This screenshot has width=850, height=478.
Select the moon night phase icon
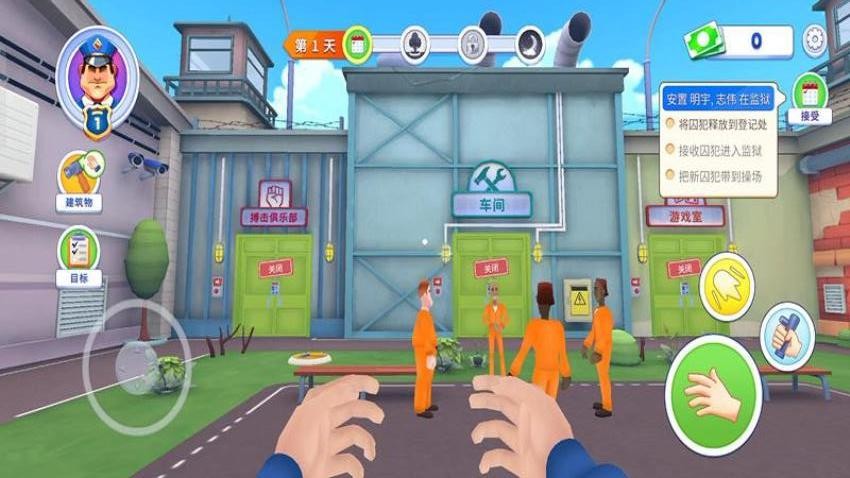click(x=530, y=44)
